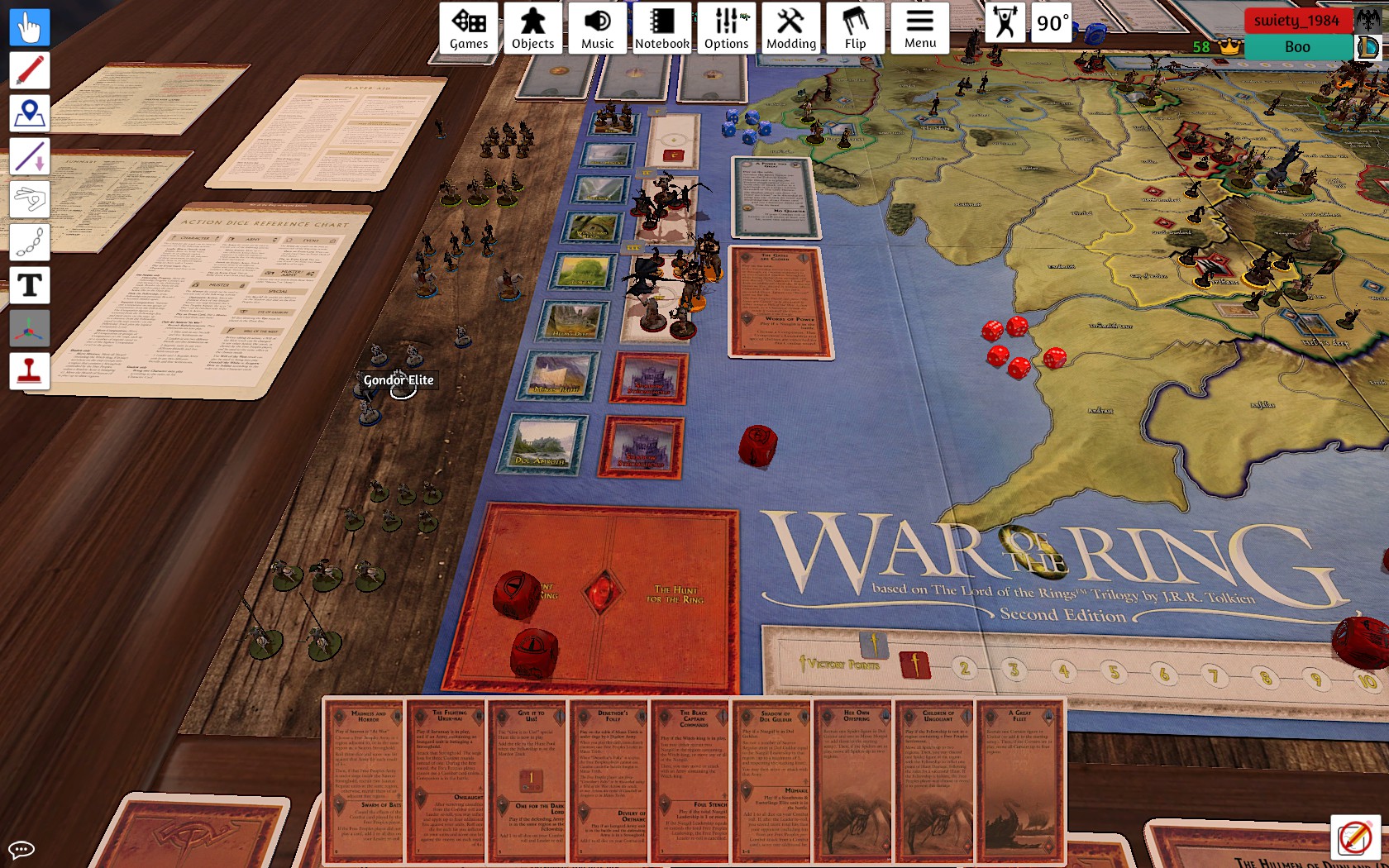
Task: Flip the table
Action: [855, 28]
